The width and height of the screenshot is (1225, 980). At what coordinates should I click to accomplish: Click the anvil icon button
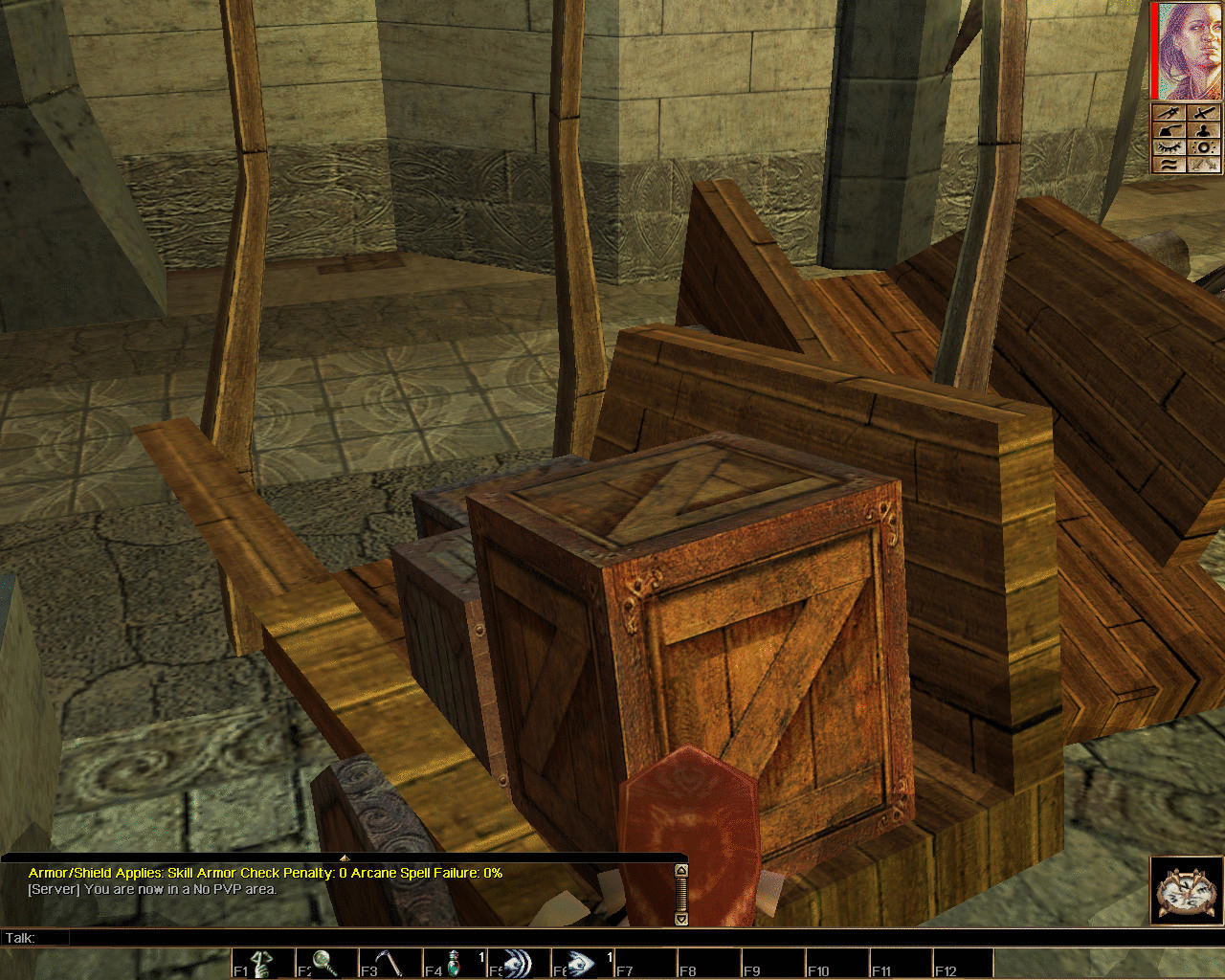click(x=1169, y=130)
